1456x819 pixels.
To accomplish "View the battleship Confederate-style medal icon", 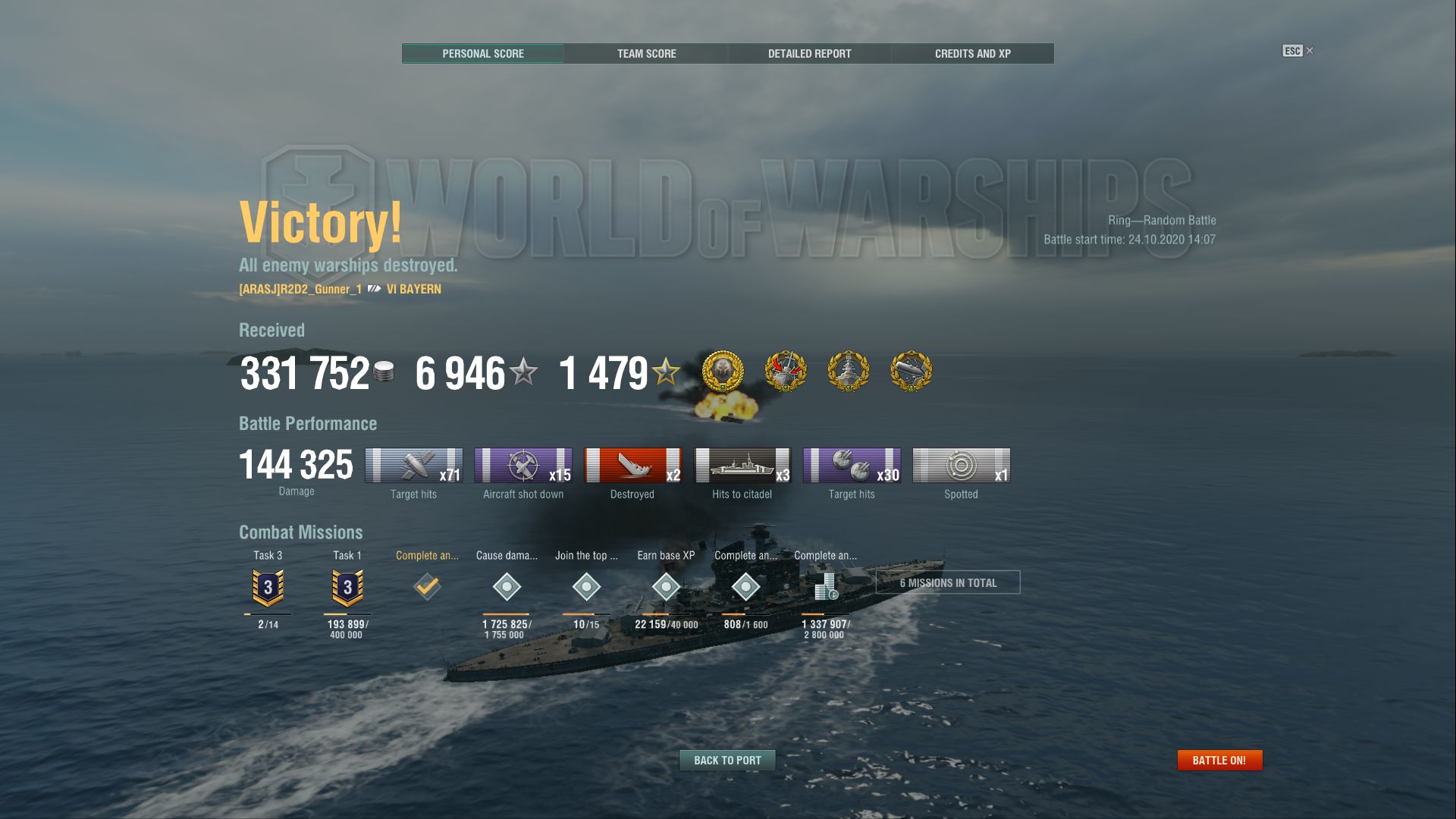I will tap(849, 372).
